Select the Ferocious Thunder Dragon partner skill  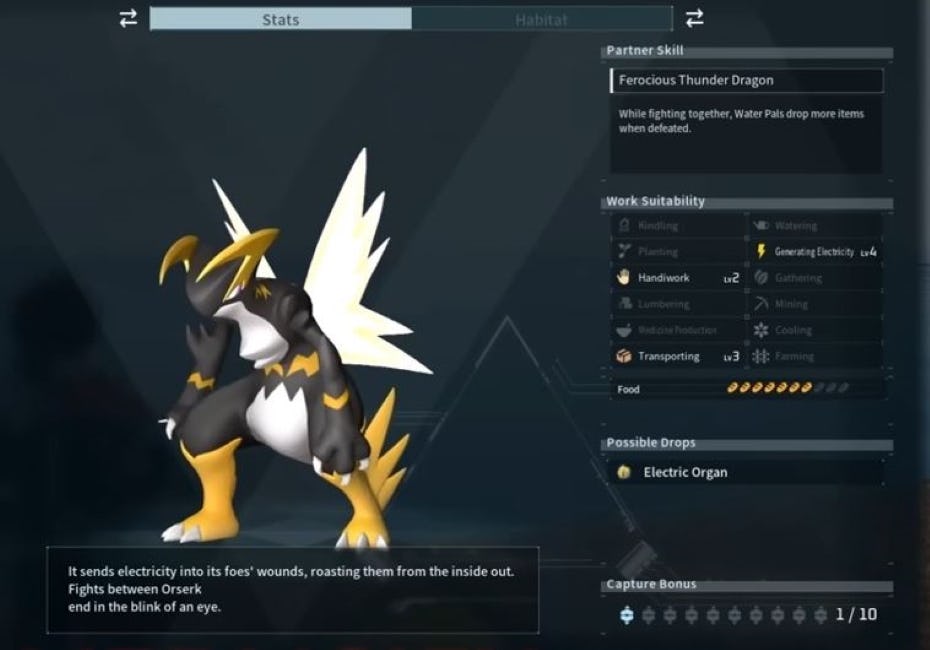point(746,81)
